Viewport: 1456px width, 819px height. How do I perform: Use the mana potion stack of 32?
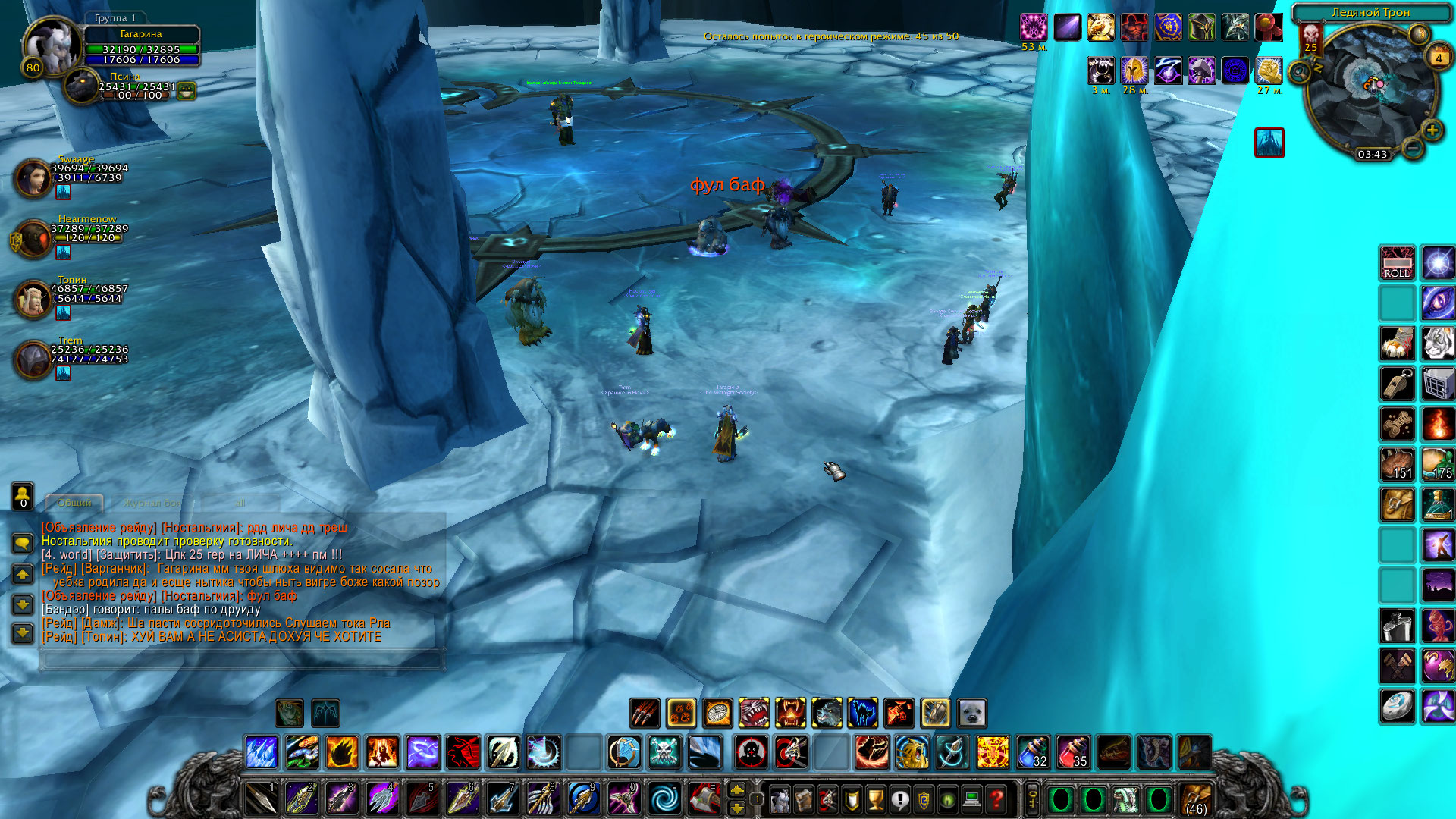coord(1033,752)
